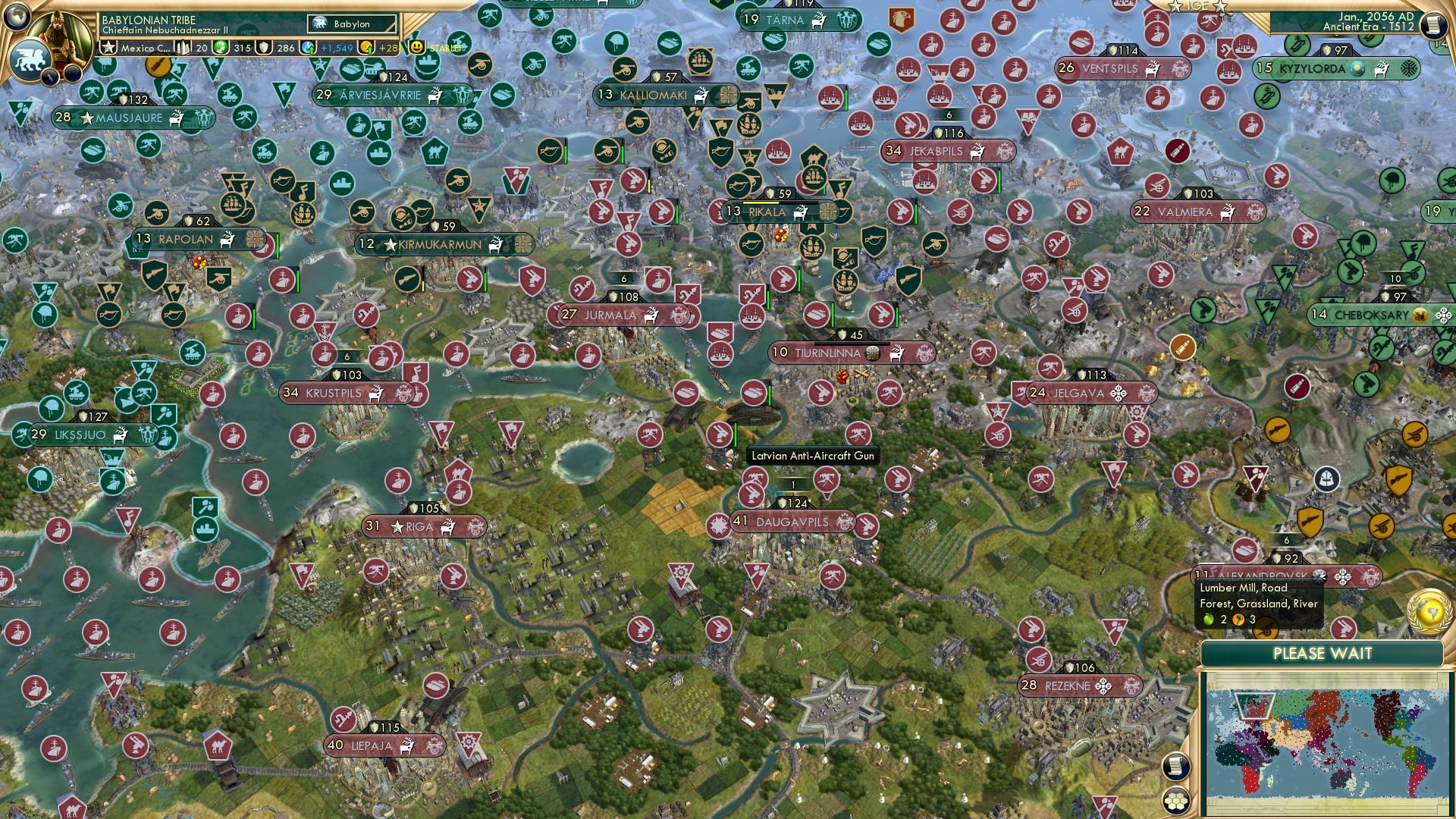Screen dimensions: 1456x819
Task: Click the happiness smiley showing STABLE status
Action: 418,47
